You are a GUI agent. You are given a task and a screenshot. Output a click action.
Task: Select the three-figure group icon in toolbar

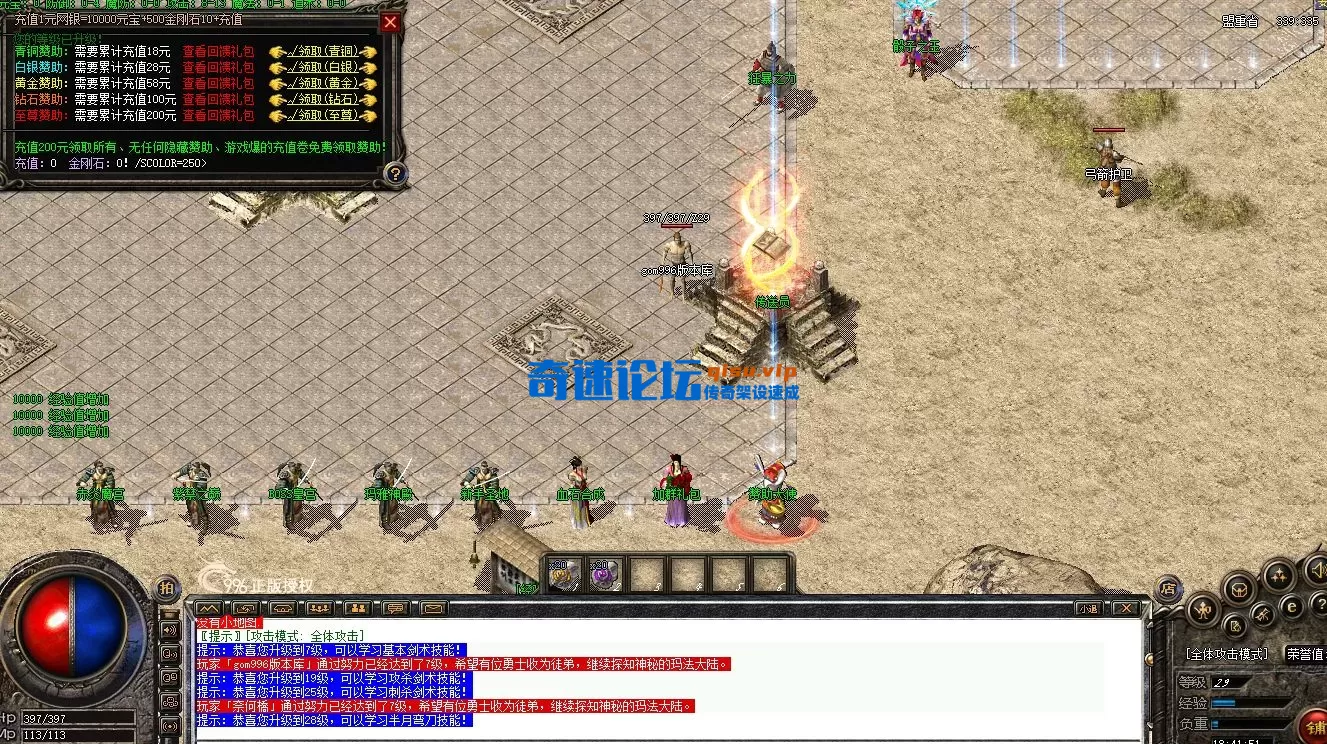pyautogui.click(x=318, y=608)
